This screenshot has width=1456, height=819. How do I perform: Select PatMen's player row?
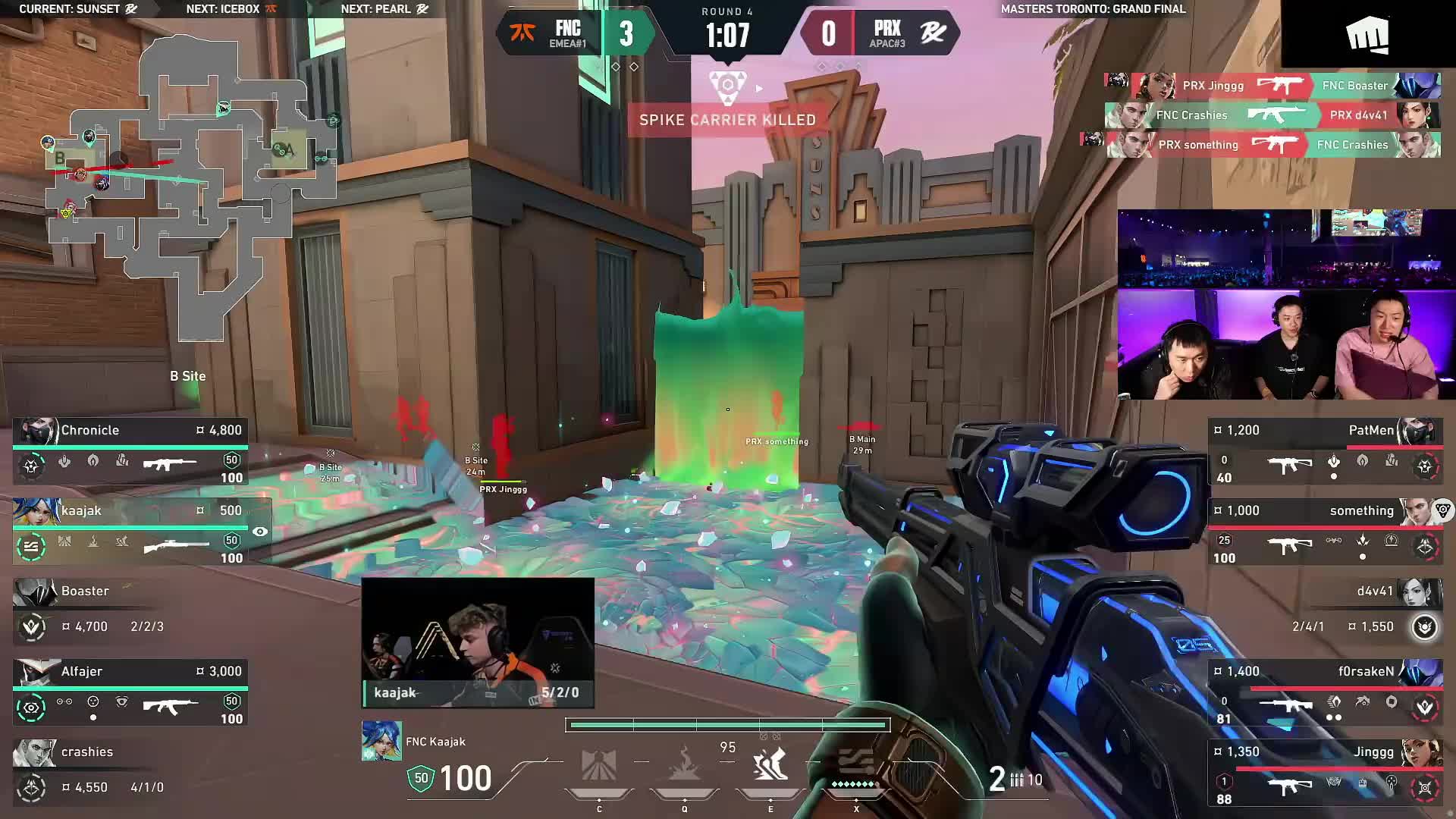click(1323, 452)
